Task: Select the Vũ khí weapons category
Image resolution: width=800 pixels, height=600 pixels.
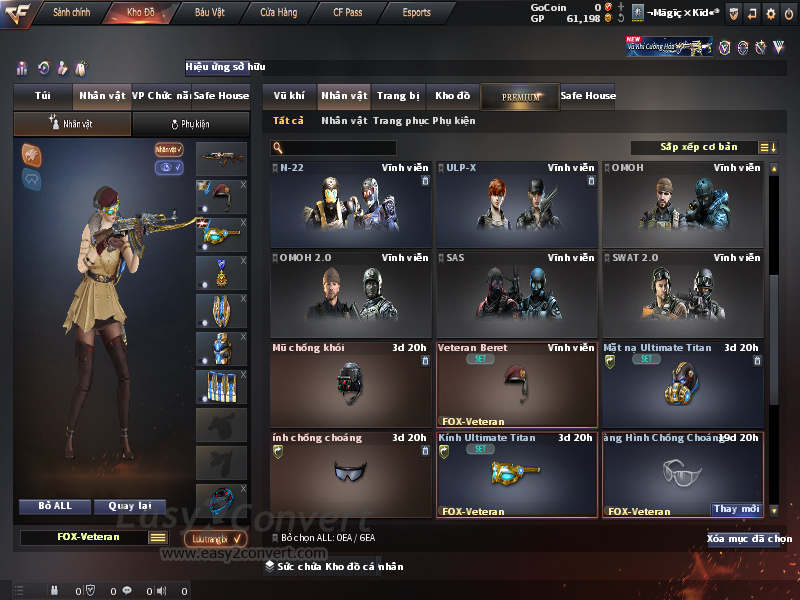Action: pos(289,96)
